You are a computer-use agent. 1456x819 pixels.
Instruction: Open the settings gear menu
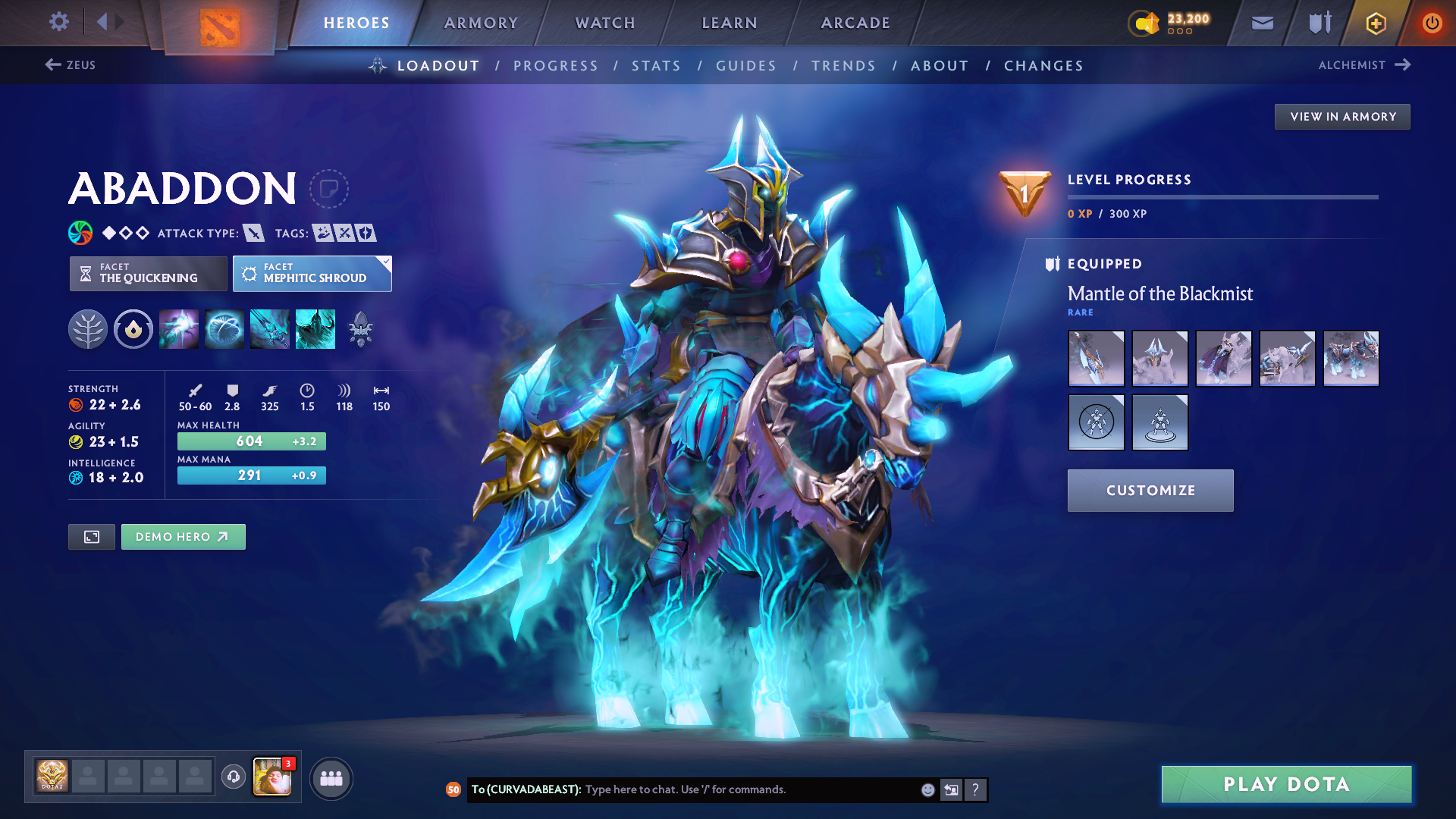(58, 21)
